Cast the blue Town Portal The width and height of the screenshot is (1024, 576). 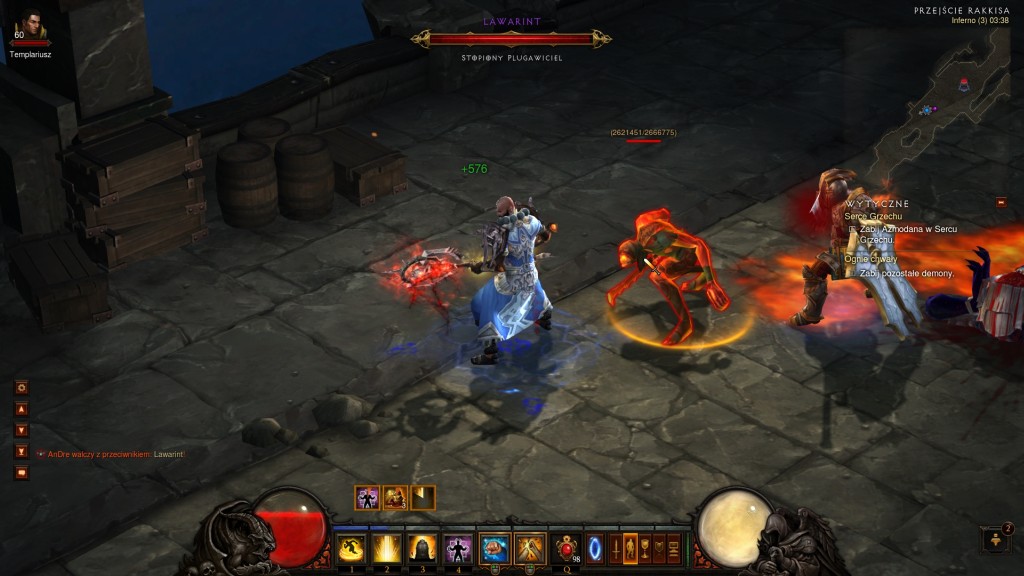[x=595, y=548]
